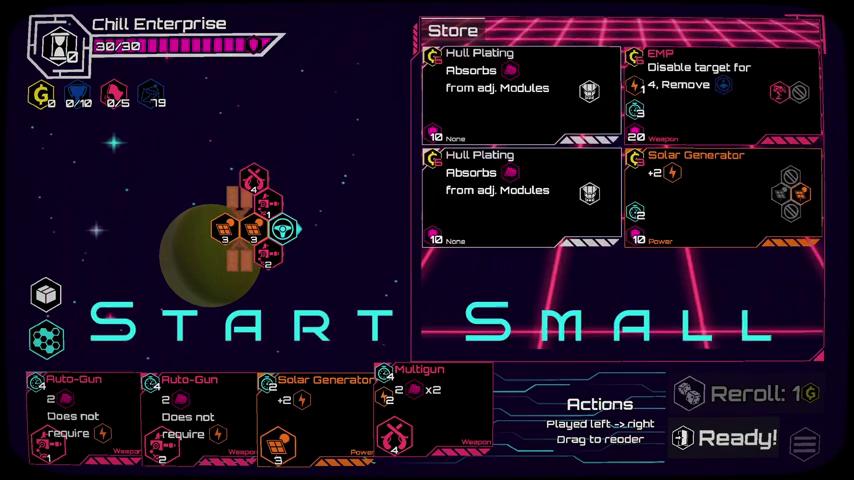
Task: Toggle the cyan hexagon cluster icon
Action: click(x=46, y=338)
